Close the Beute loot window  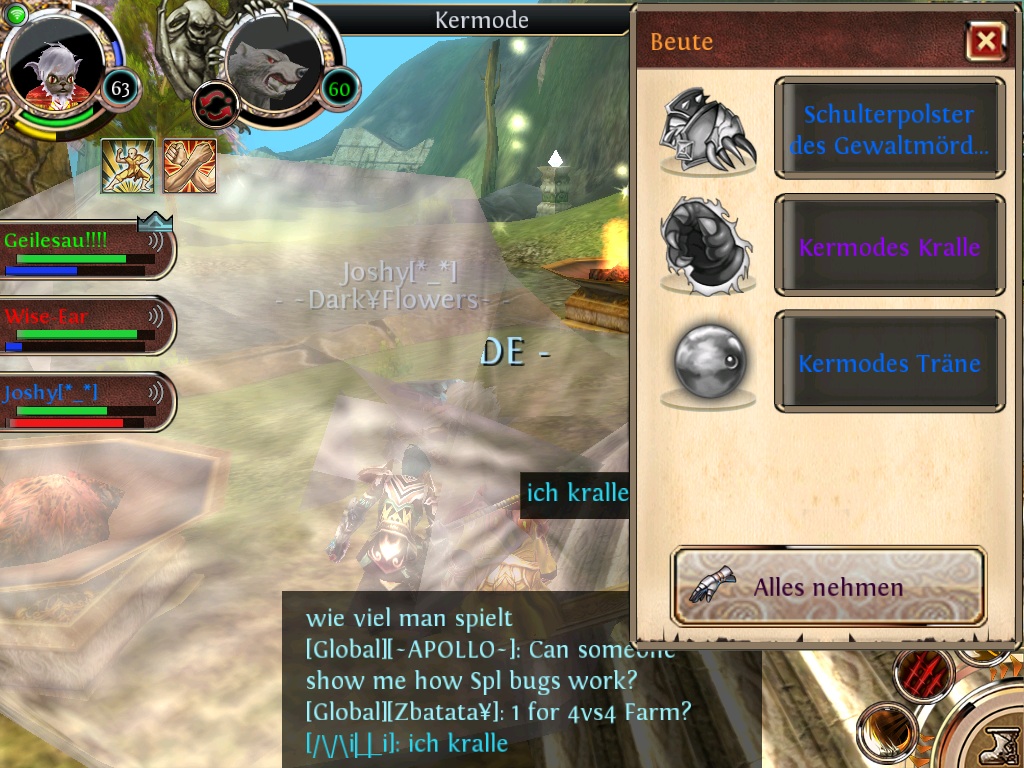(x=986, y=42)
